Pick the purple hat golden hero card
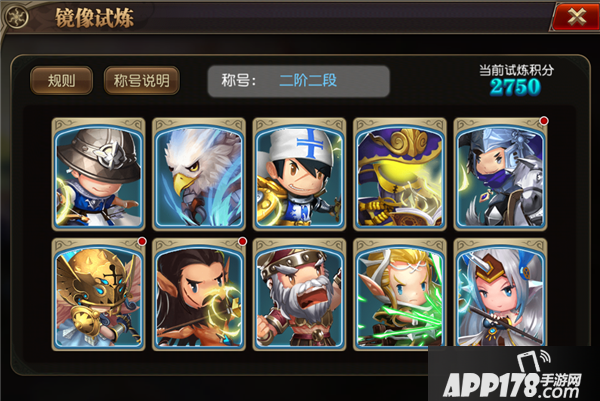 coord(399,174)
